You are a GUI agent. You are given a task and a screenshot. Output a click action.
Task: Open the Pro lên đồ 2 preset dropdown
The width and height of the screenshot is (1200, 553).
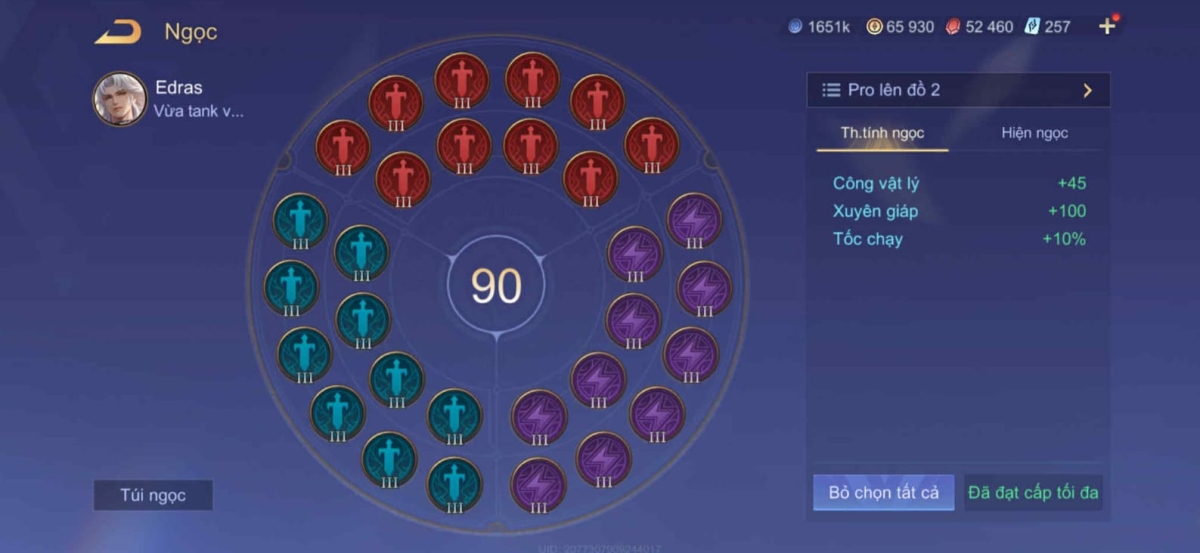coord(958,90)
